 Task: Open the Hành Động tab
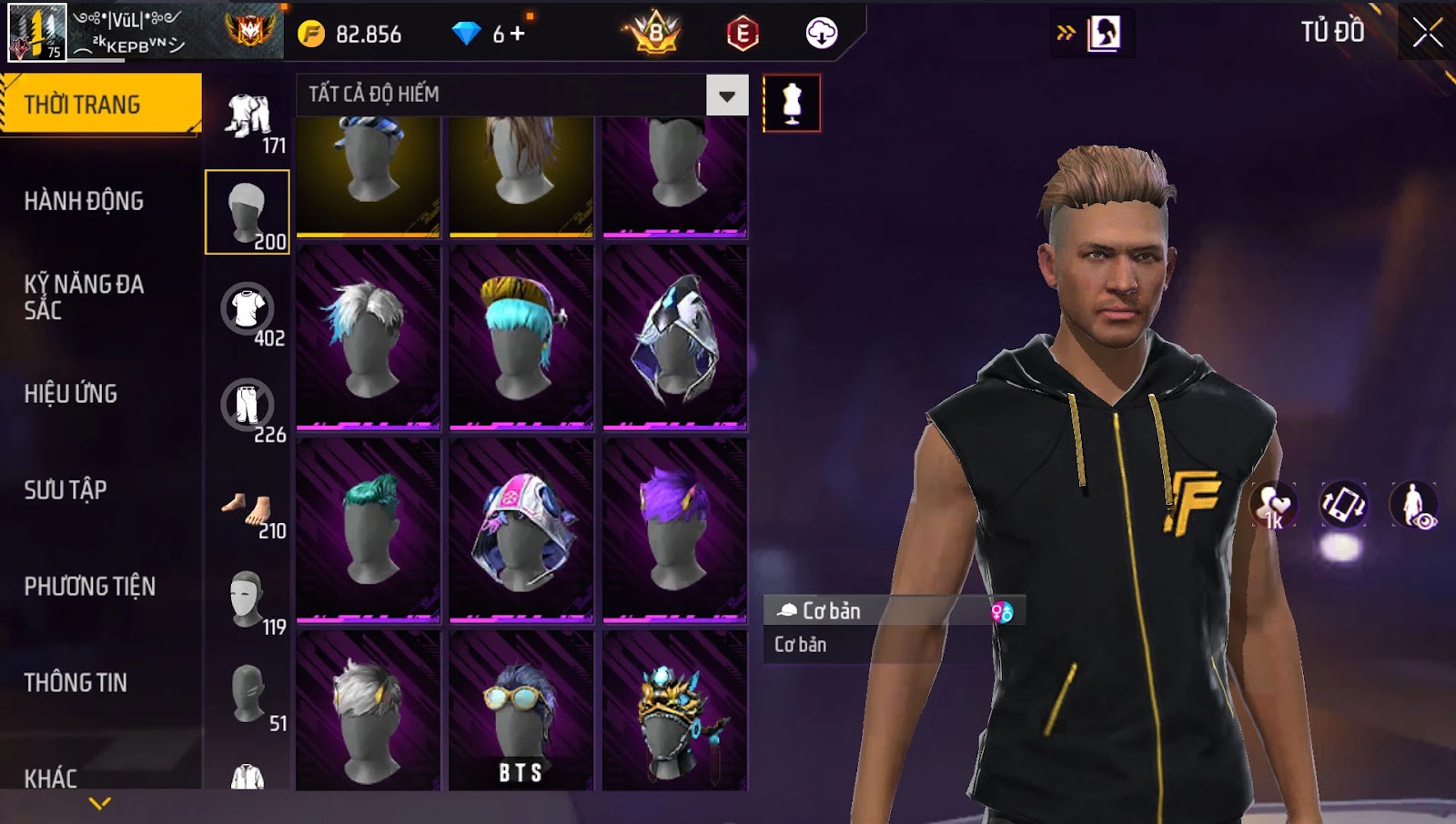click(84, 201)
